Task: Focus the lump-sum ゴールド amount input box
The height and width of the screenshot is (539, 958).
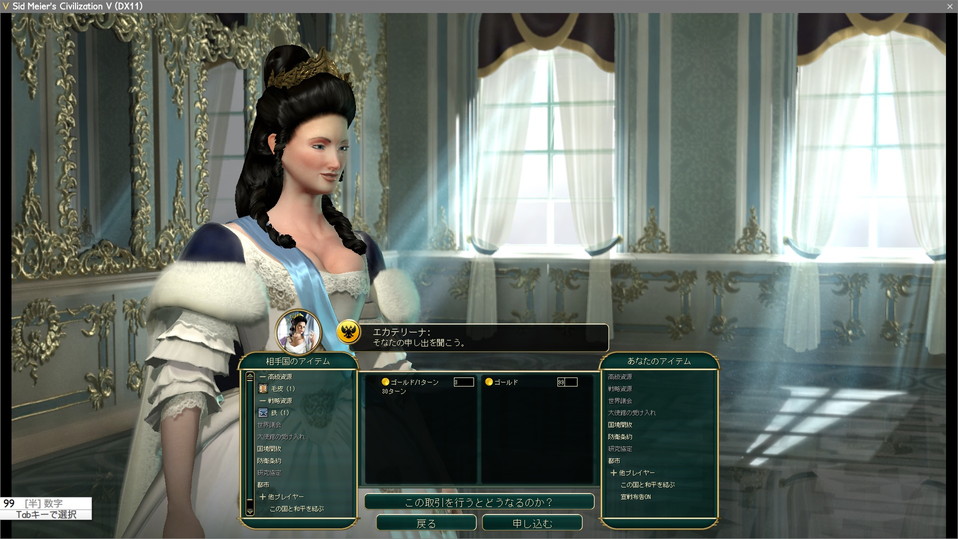Action: pyautogui.click(x=567, y=382)
